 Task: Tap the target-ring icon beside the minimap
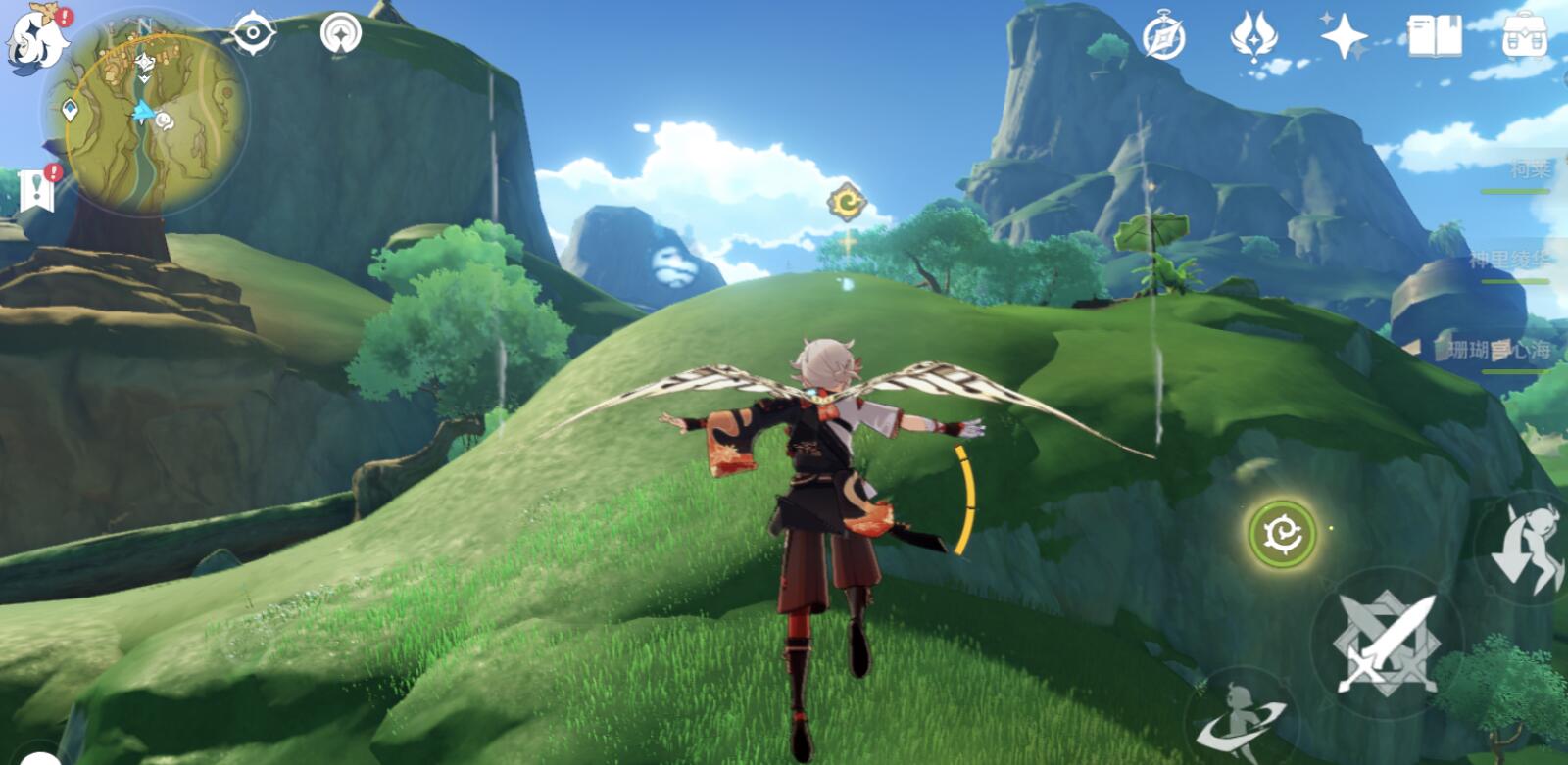(x=253, y=33)
